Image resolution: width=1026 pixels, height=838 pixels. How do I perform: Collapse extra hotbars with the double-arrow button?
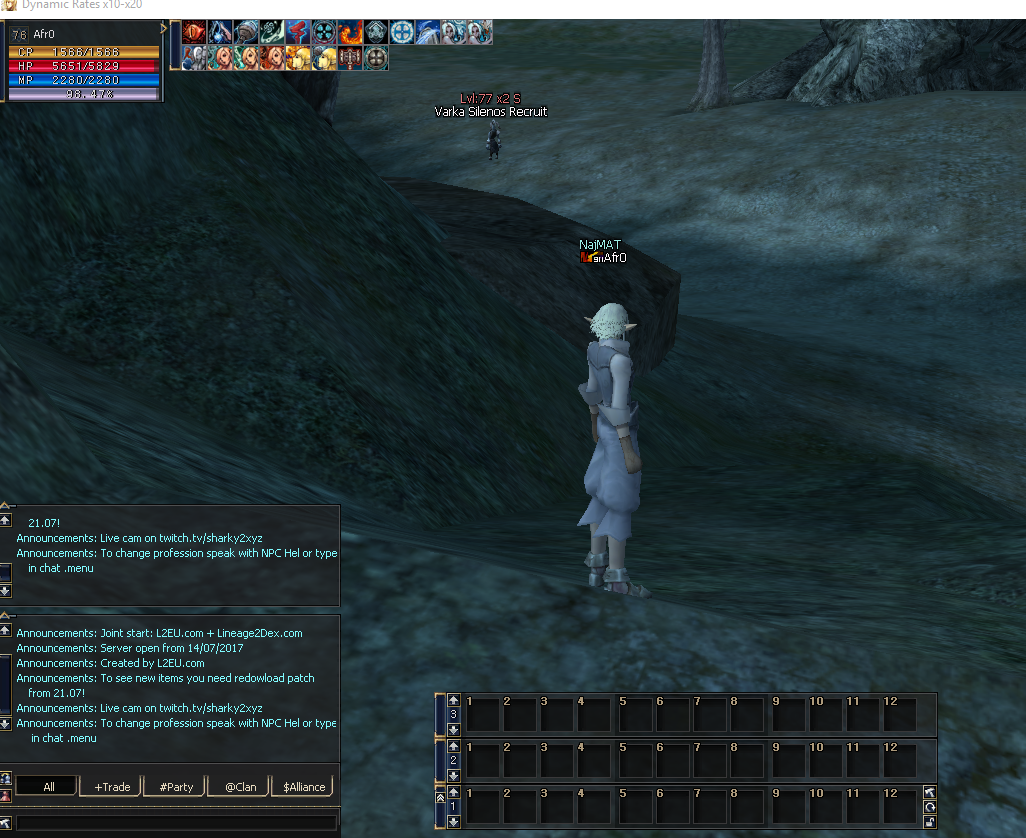click(x=441, y=797)
